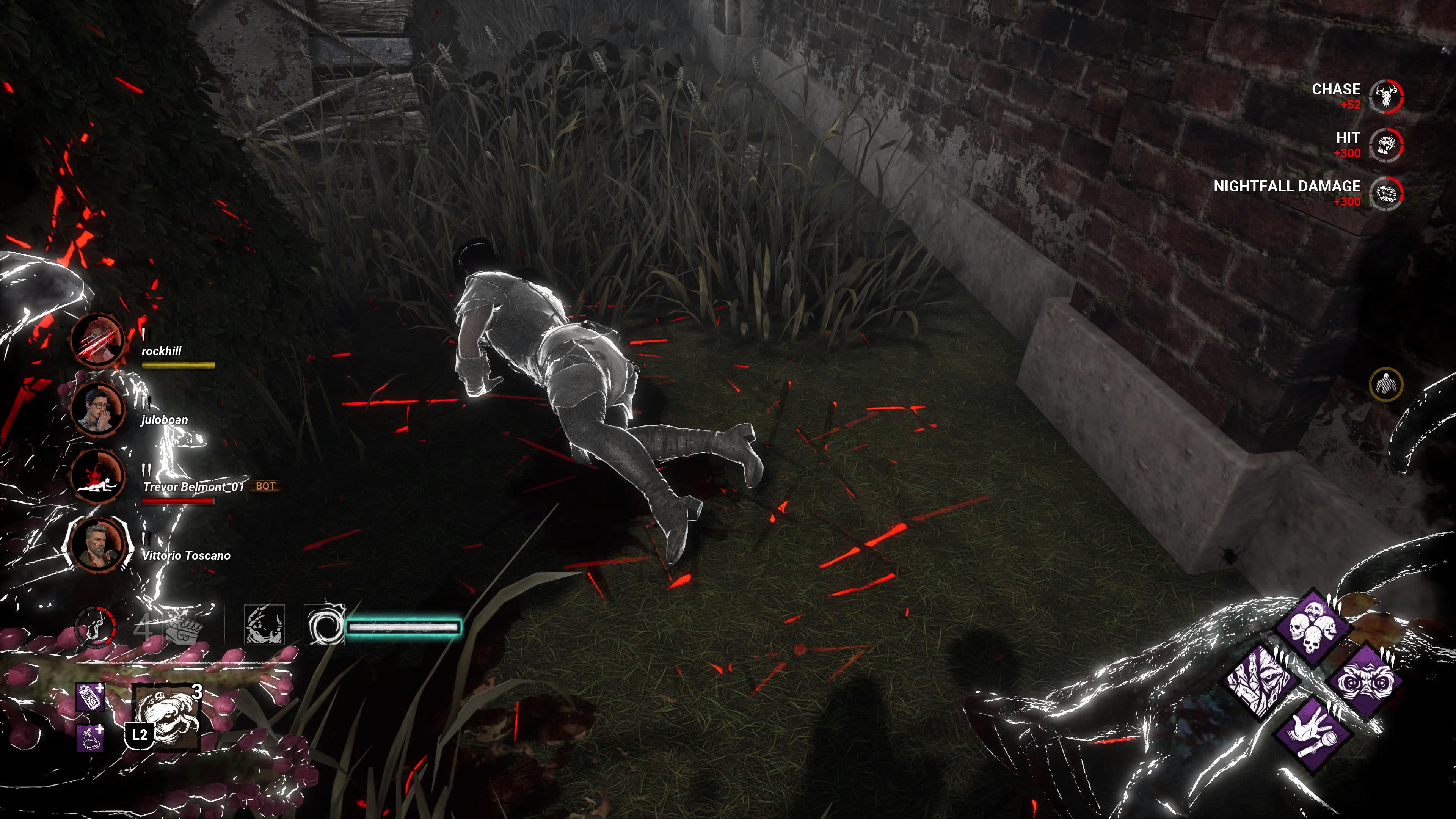1456x819 pixels.
Task: Activate the swirling vortex Nightfall icon
Action: [324, 625]
